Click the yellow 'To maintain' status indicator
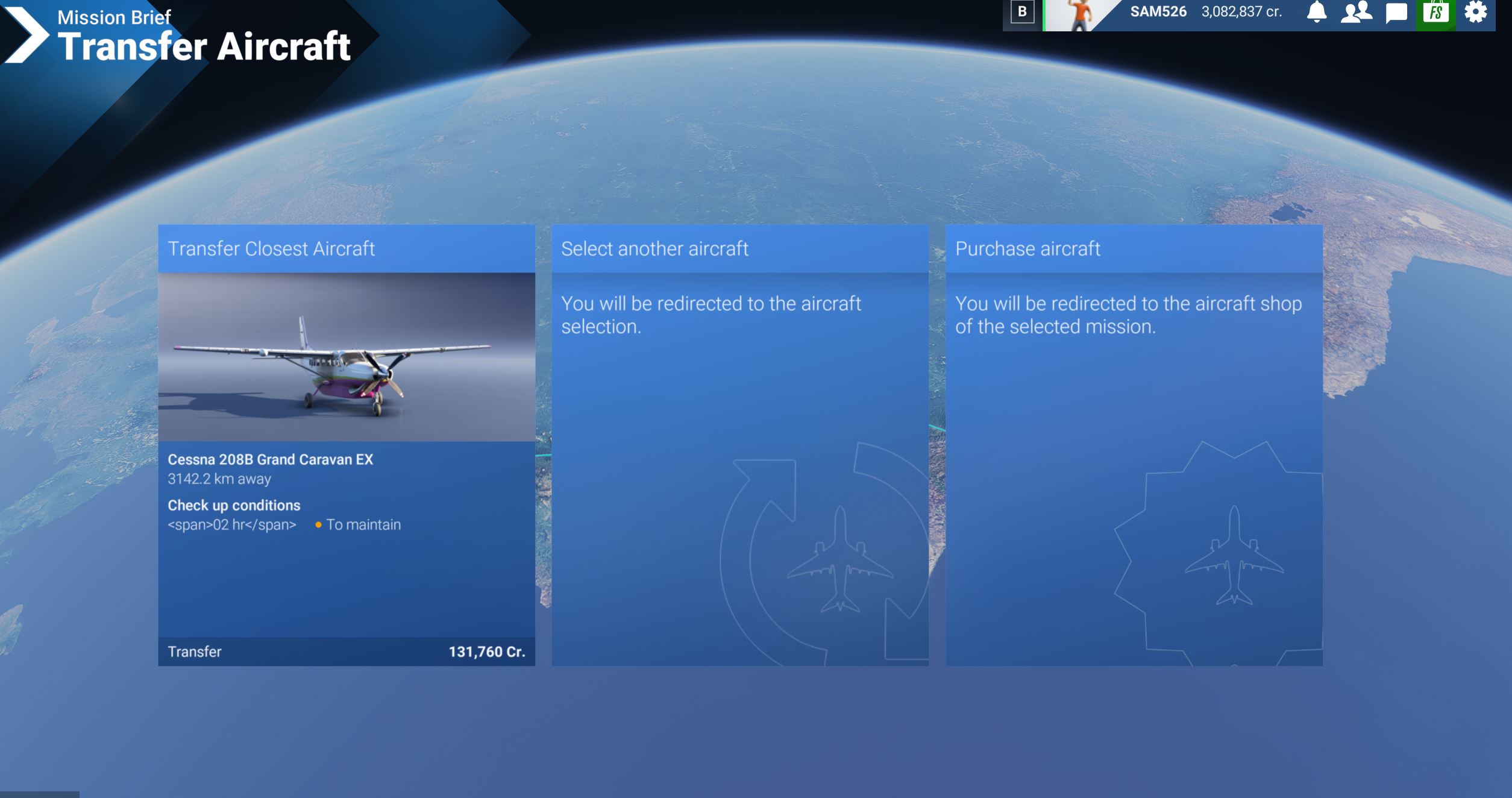 [x=318, y=525]
